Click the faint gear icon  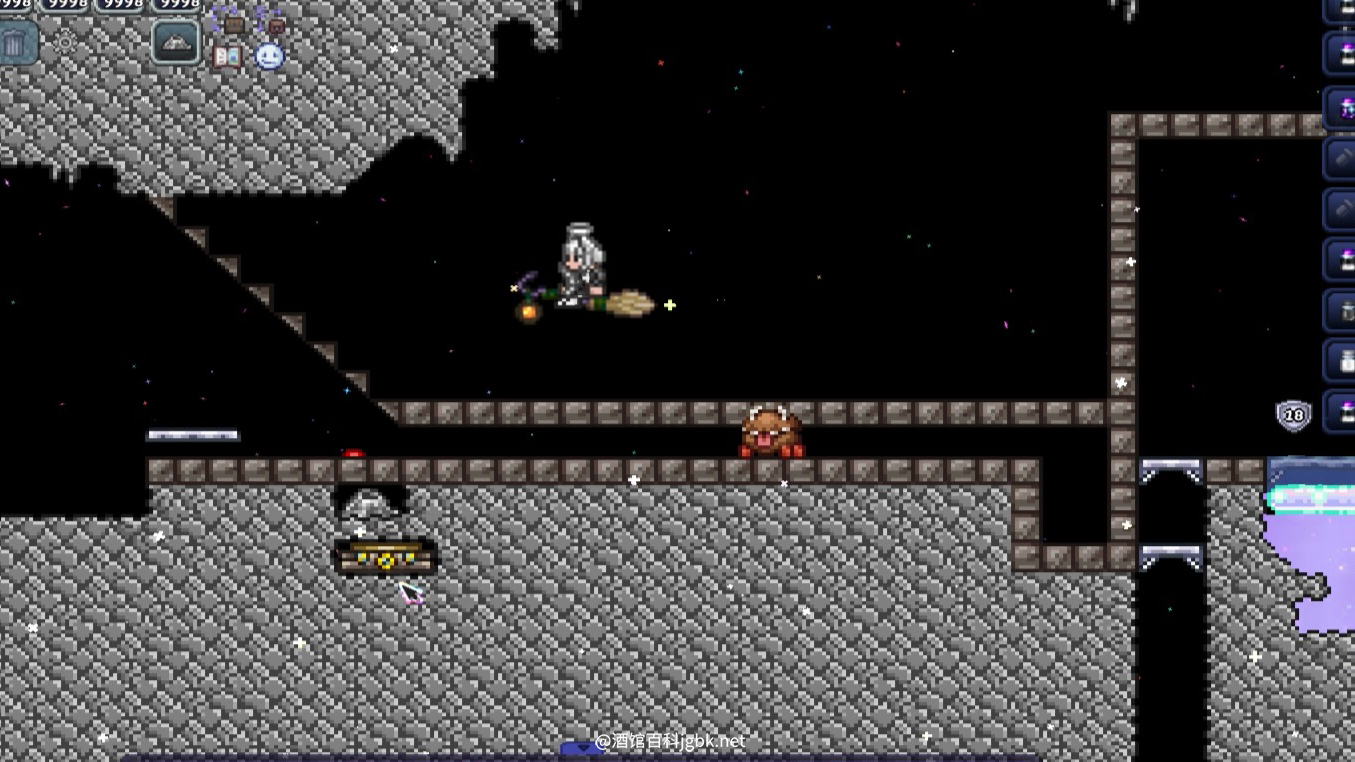click(x=66, y=43)
